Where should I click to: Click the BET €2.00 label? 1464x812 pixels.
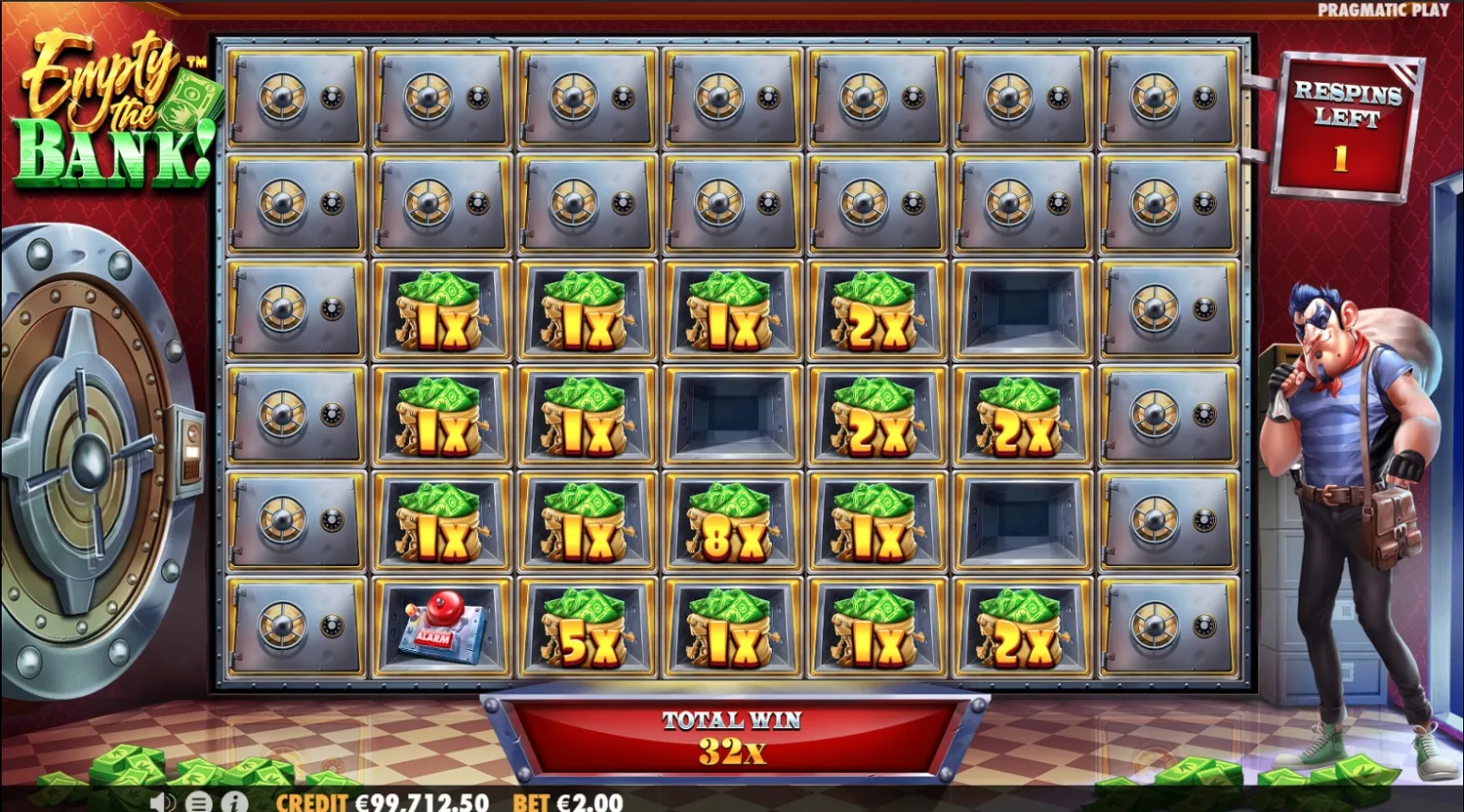click(x=566, y=802)
